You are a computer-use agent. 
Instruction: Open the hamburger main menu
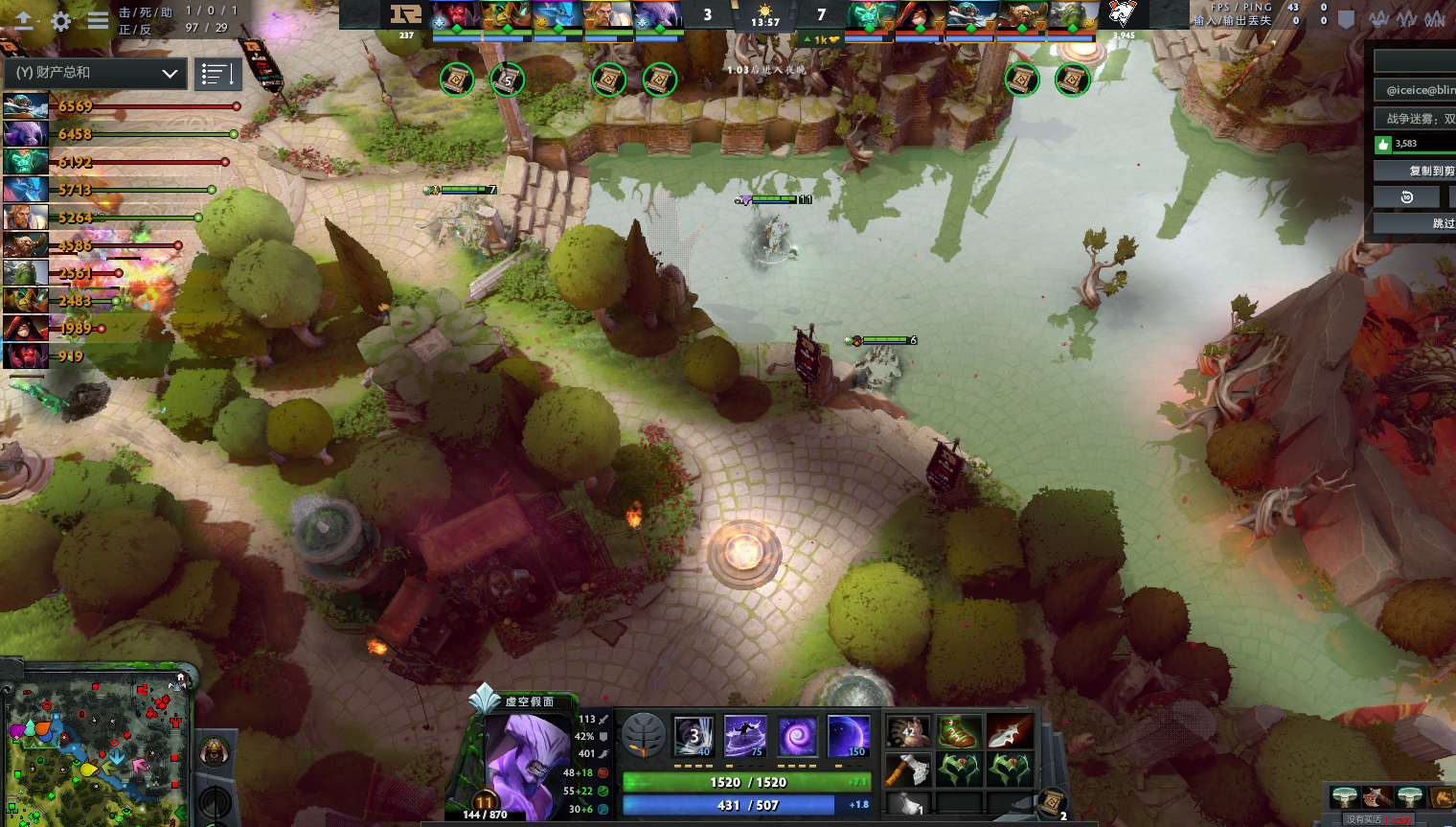(x=98, y=21)
